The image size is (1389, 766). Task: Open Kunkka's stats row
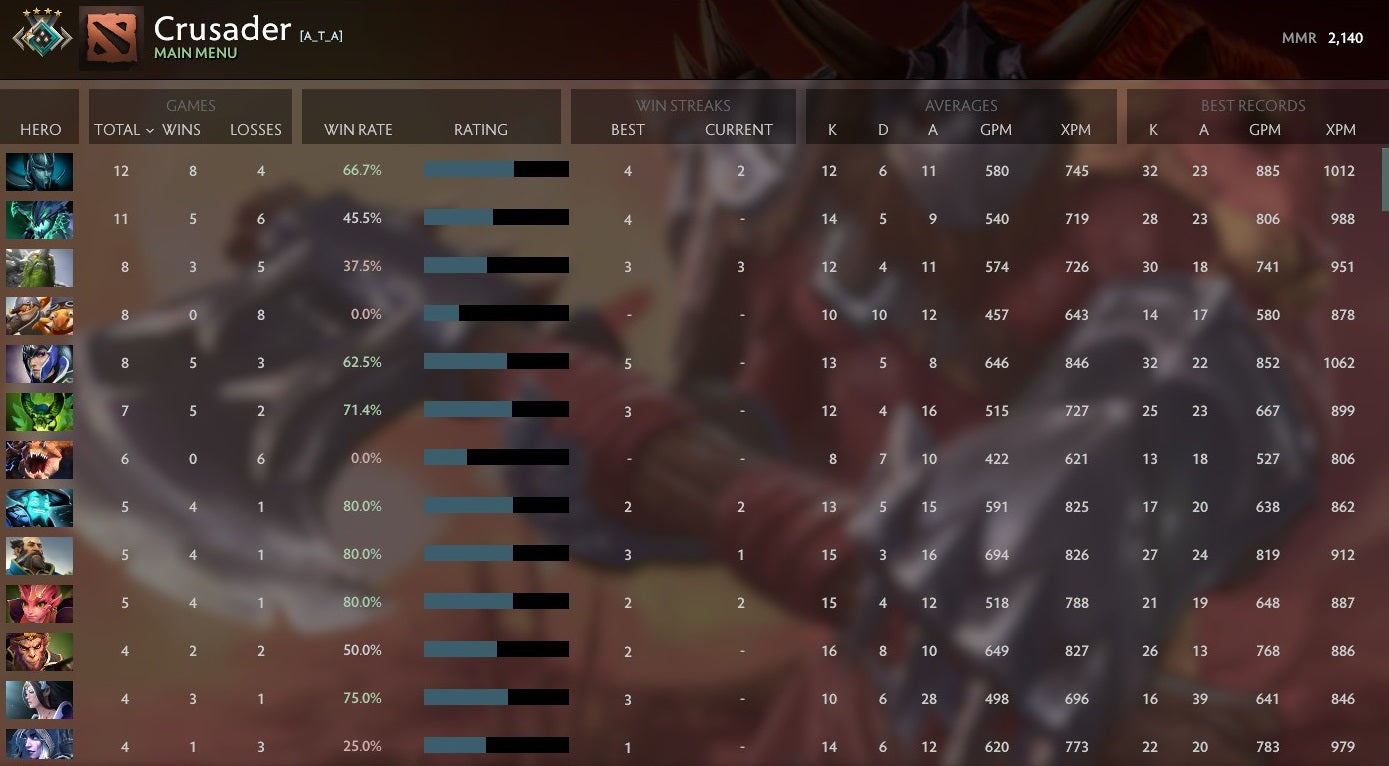coord(39,555)
